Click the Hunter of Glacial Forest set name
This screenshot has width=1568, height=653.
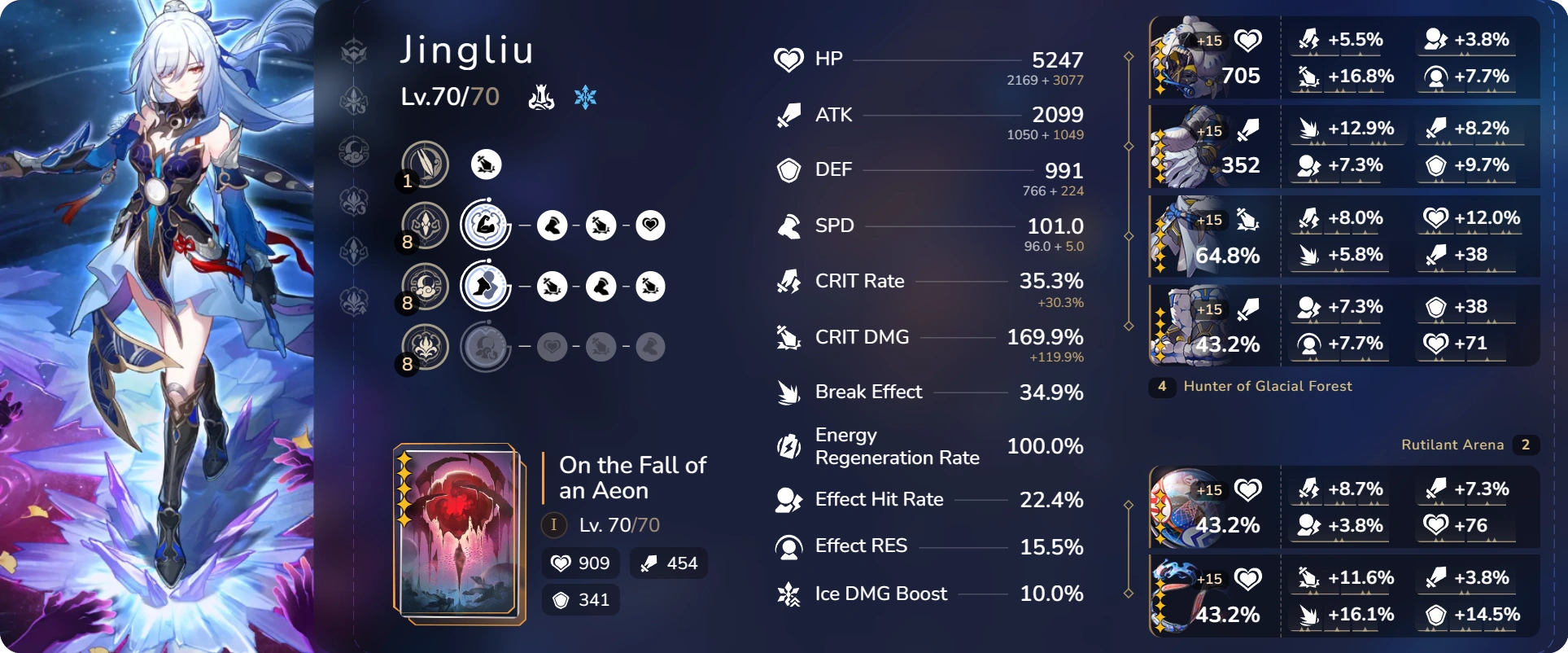click(1268, 386)
